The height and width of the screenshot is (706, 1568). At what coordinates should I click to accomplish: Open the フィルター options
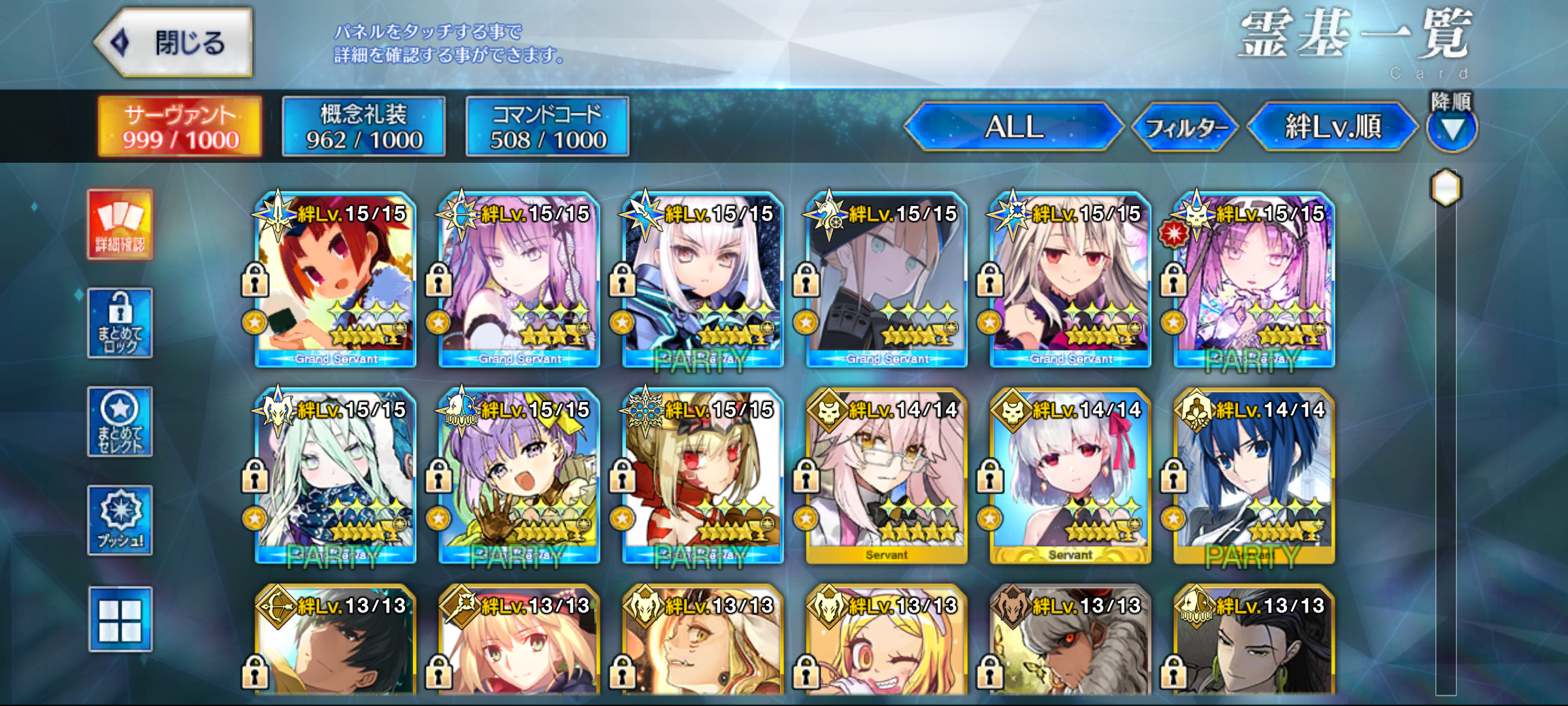[1184, 127]
